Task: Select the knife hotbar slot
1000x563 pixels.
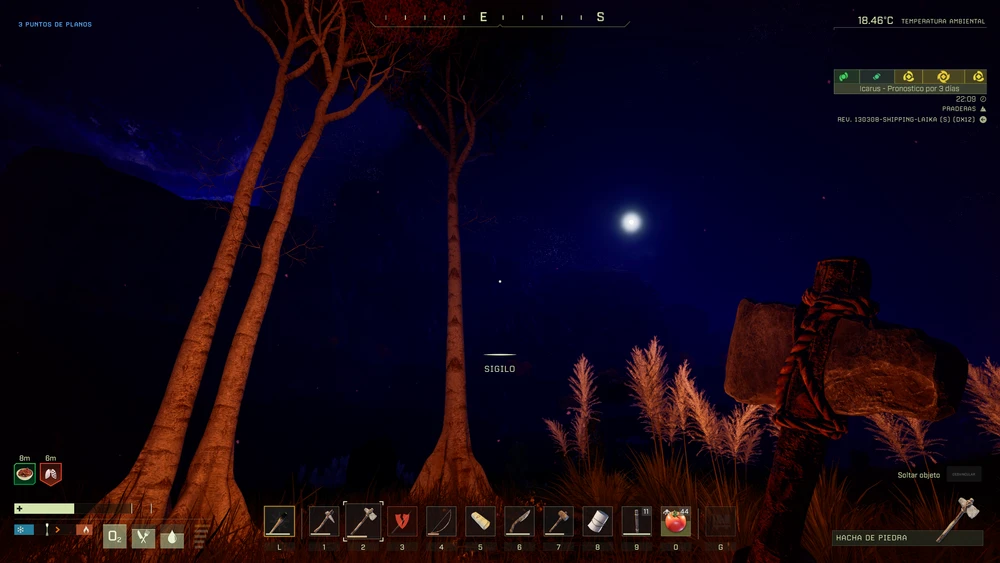Action: 519,521
